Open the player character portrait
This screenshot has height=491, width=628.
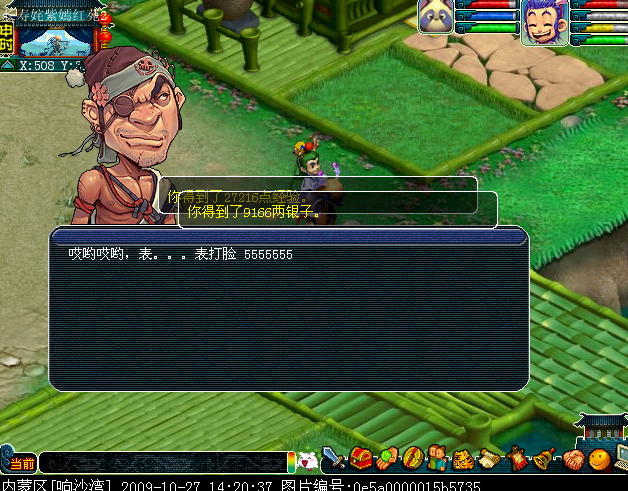[x=544, y=21]
